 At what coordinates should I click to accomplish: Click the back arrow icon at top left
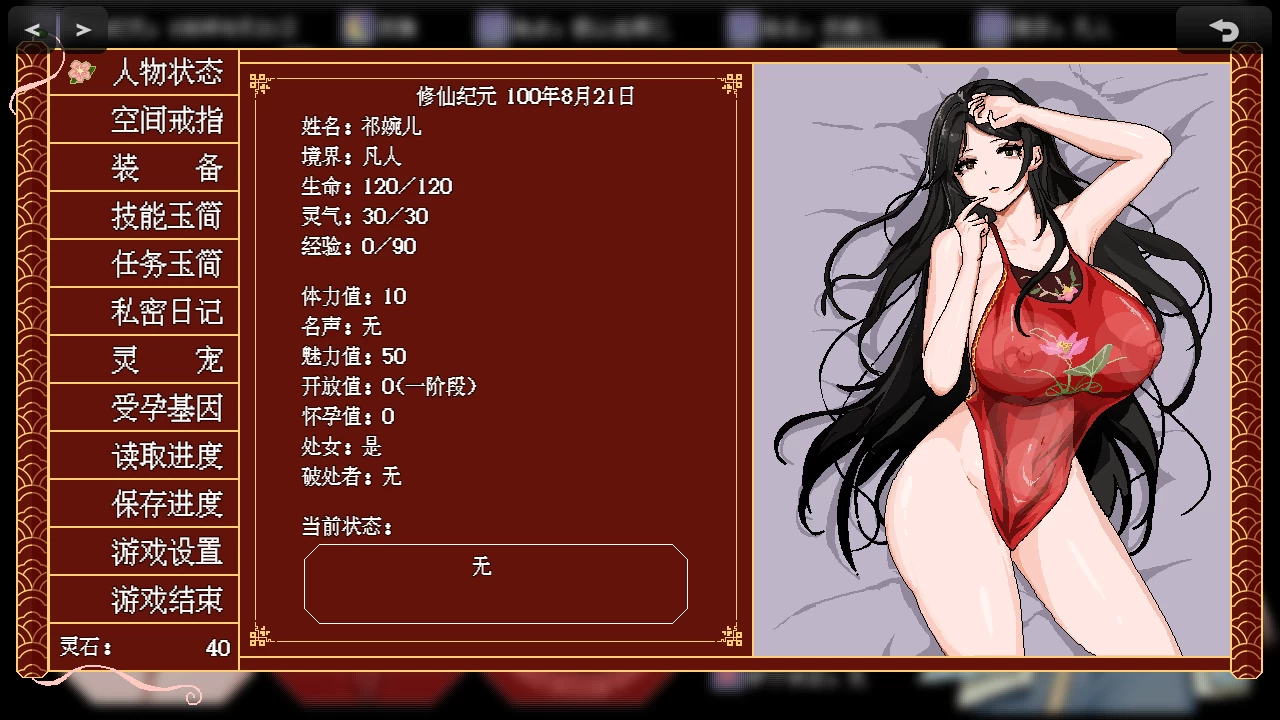[x=33, y=28]
